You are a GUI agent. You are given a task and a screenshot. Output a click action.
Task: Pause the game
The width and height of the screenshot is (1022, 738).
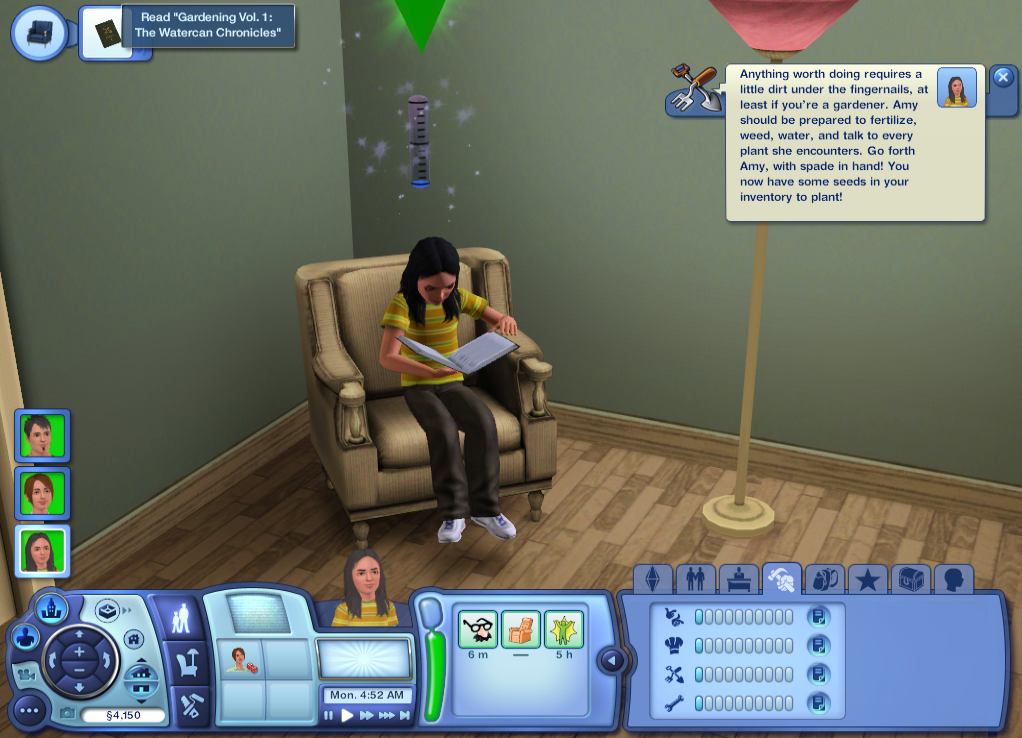coord(329,716)
